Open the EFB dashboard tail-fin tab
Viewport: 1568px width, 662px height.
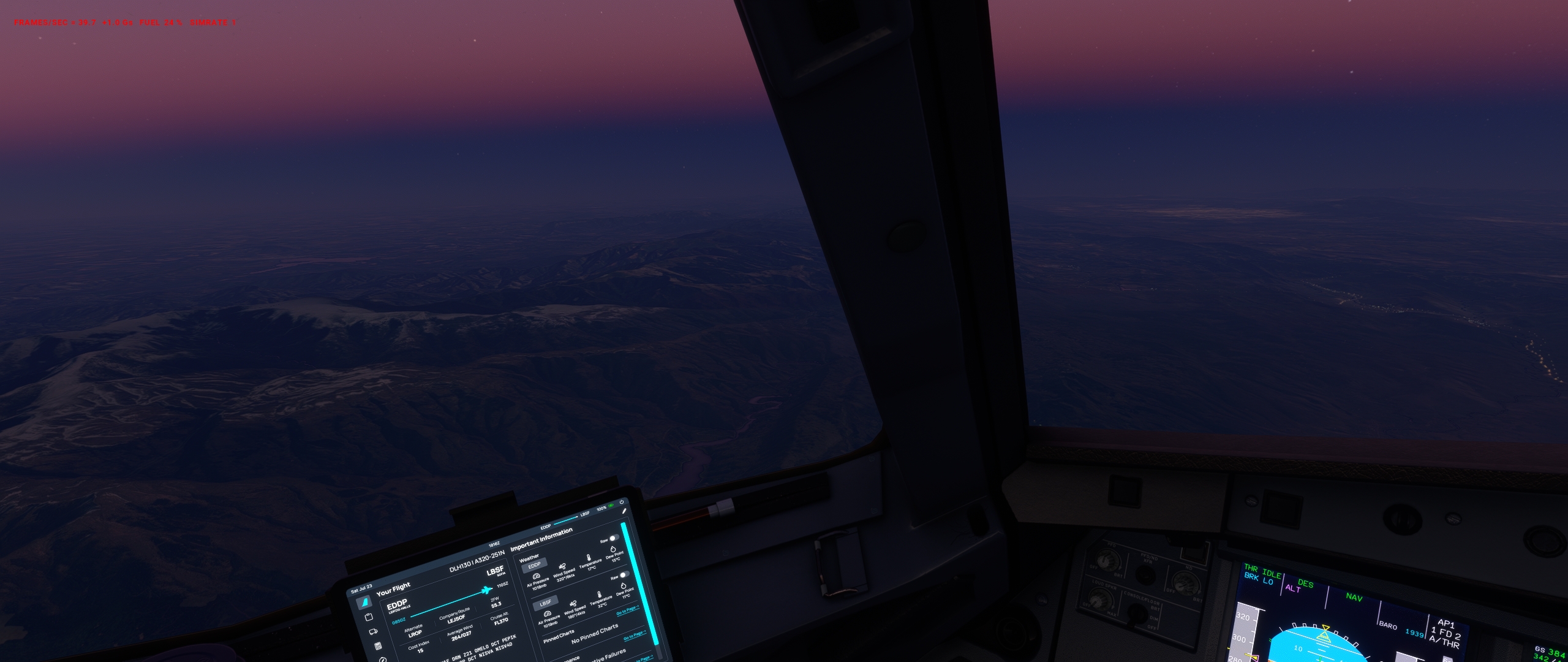(x=363, y=603)
